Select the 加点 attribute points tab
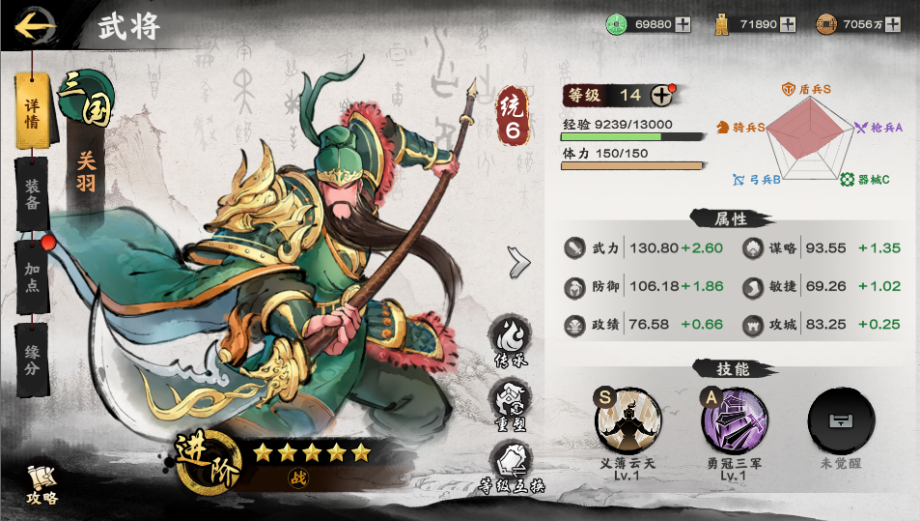The image size is (920, 521). click(x=32, y=270)
